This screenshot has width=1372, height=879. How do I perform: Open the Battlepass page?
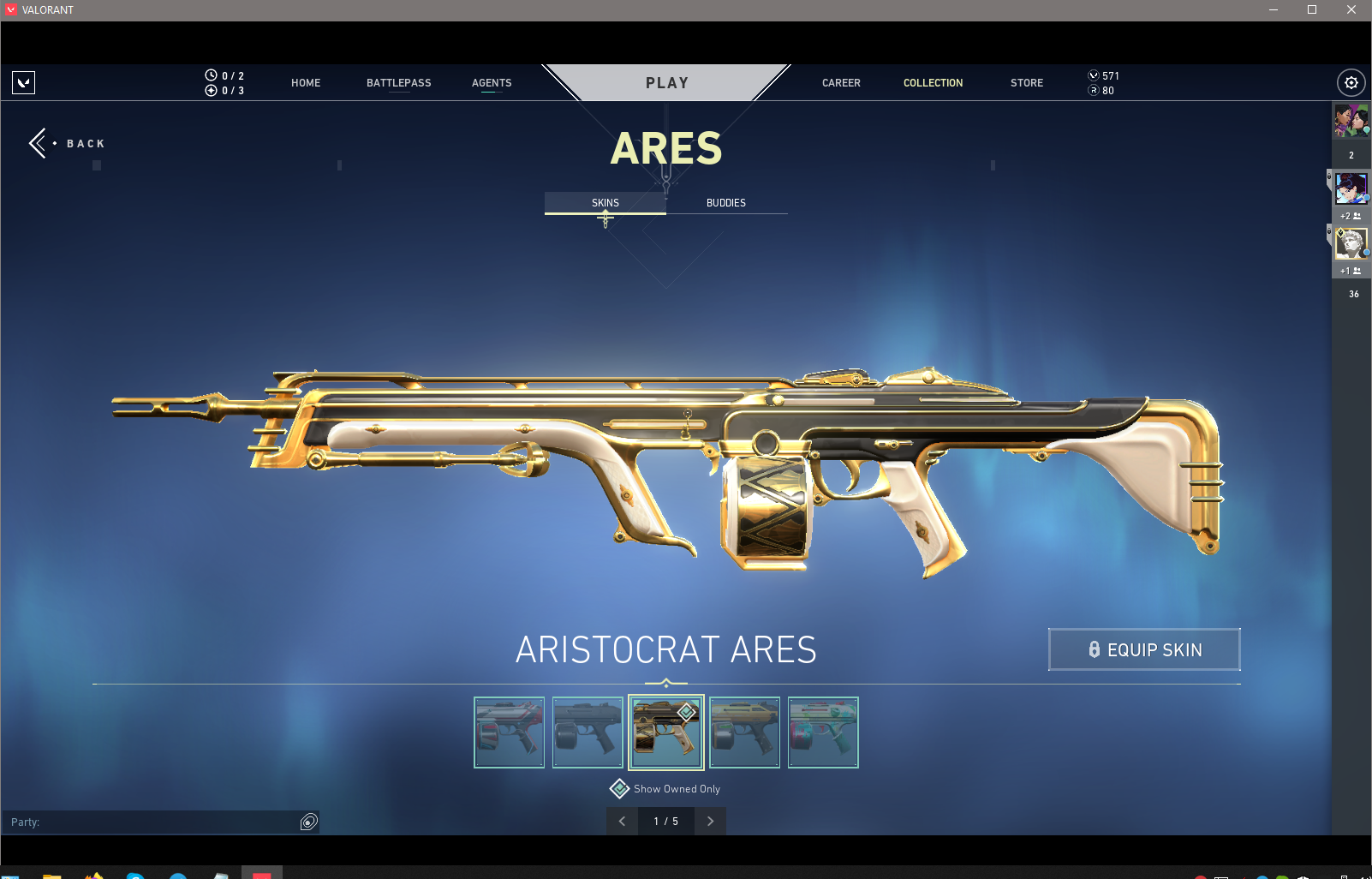(398, 83)
